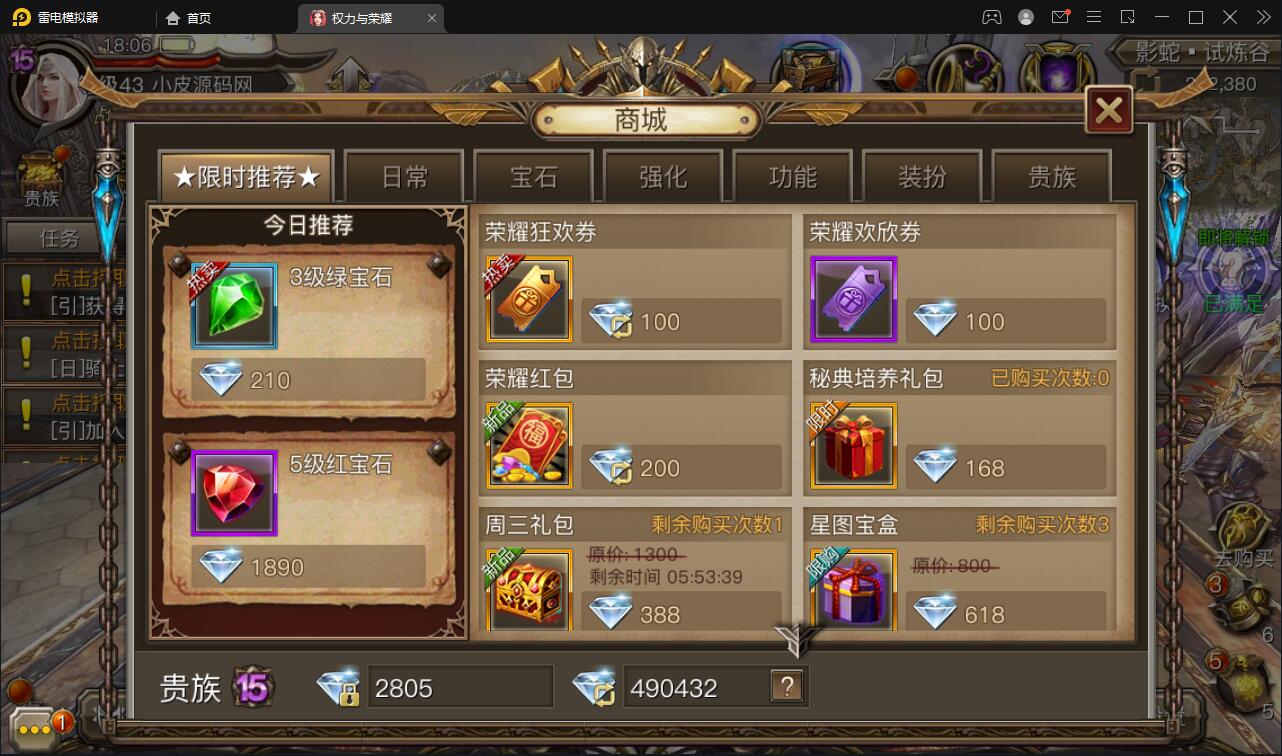This screenshot has width=1282, height=756.
Task: Tap the 5级红宝石 red gem icon
Action: [234, 492]
